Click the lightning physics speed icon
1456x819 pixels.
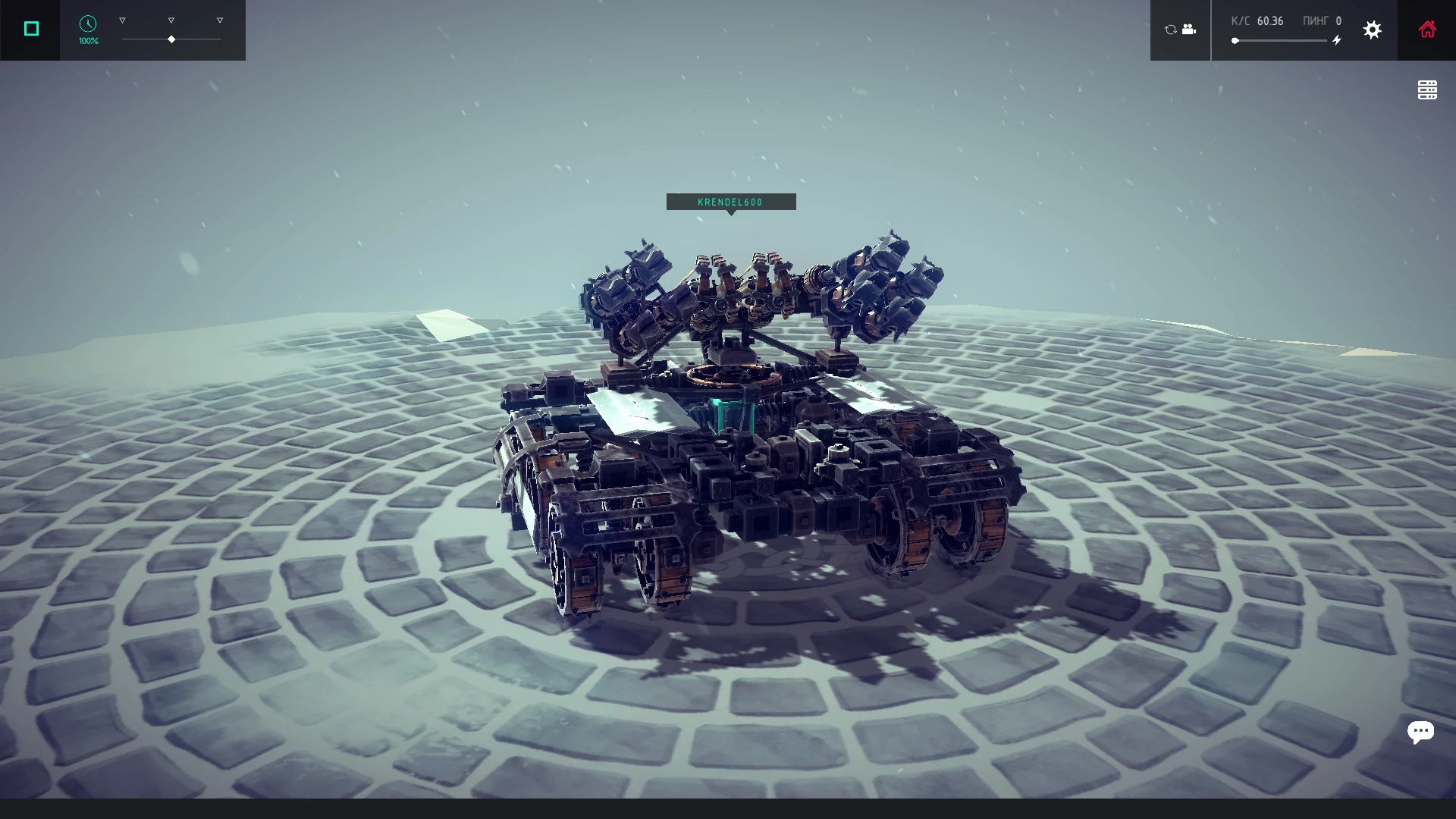point(1337,40)
